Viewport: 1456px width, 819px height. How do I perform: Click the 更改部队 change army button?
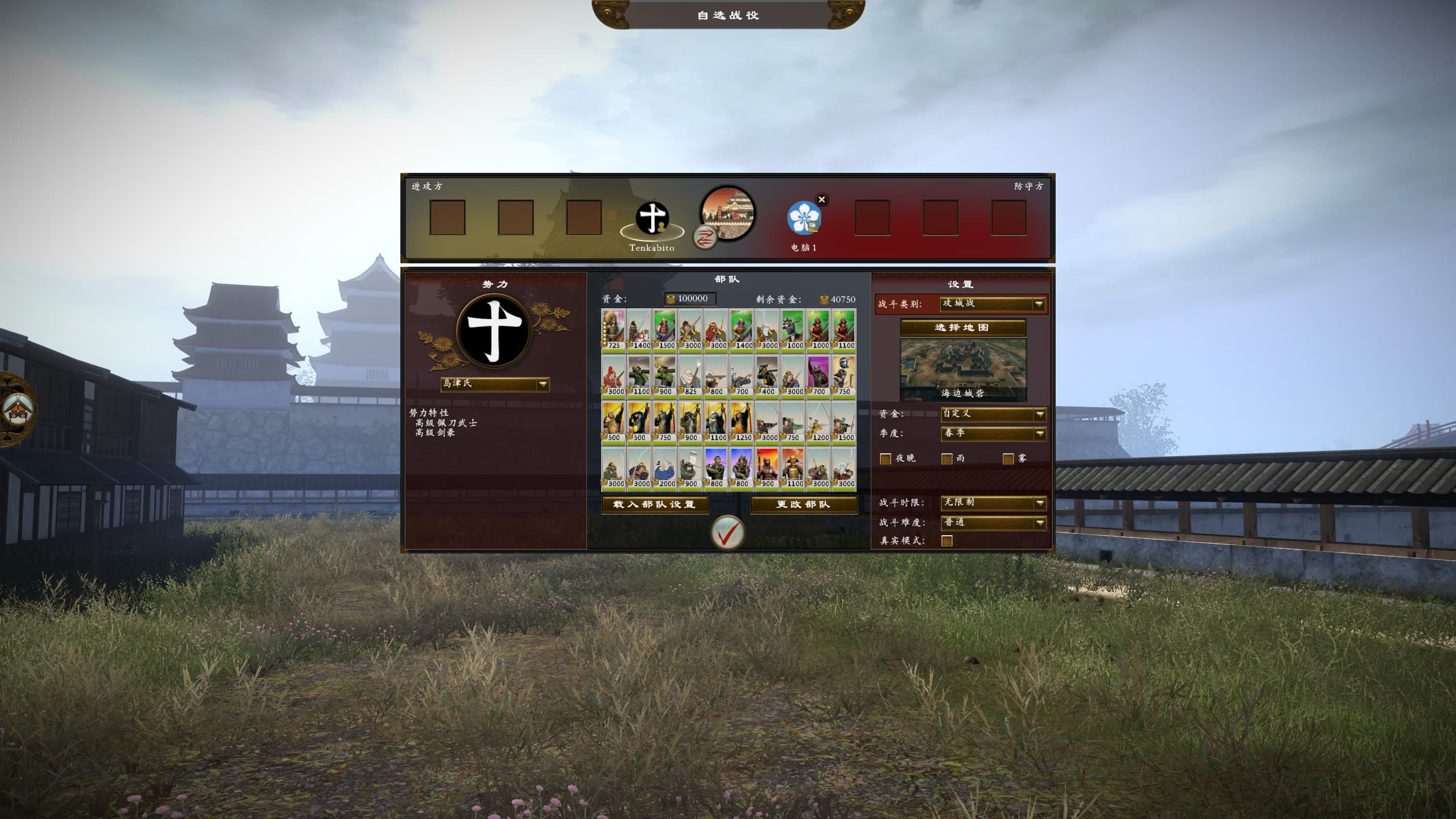[804, 504]
